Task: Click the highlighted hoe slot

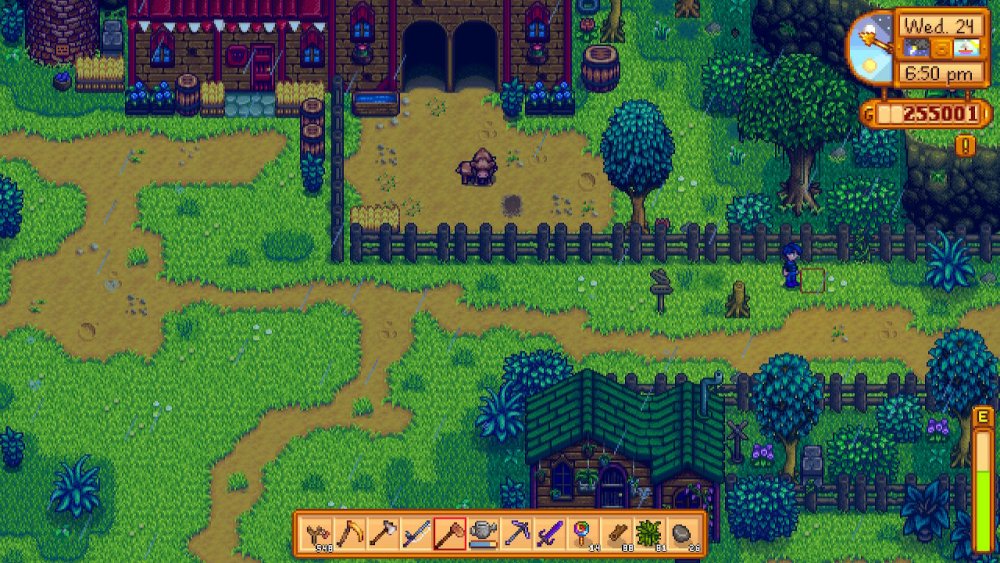Action: (x=450, y=532)
